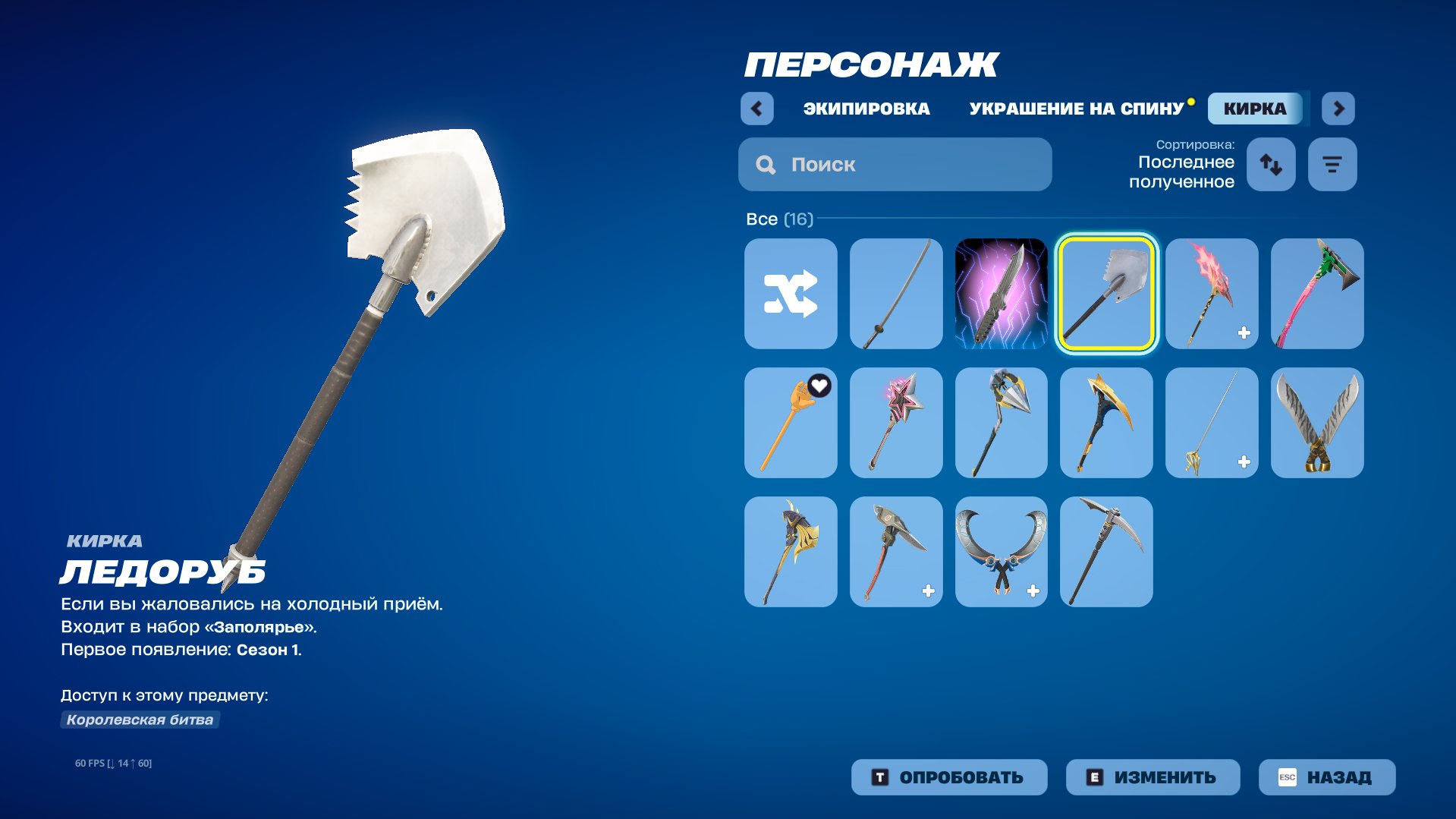Screen dimensions: 1456x819
Task: Select the glowing dagger pickaxe icon
Action: click(1001, 294)
